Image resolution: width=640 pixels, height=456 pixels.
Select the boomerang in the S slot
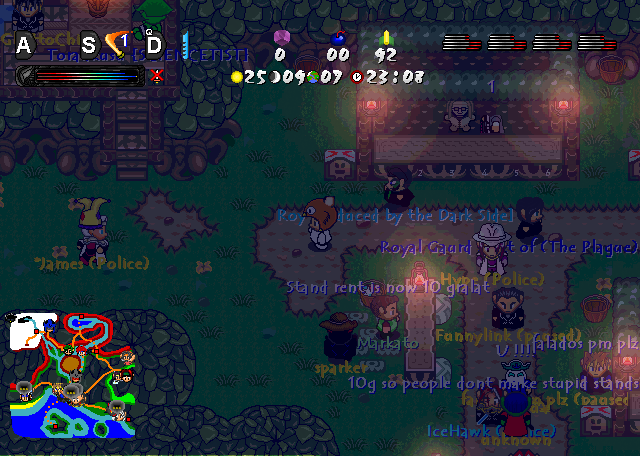(115, 43)
